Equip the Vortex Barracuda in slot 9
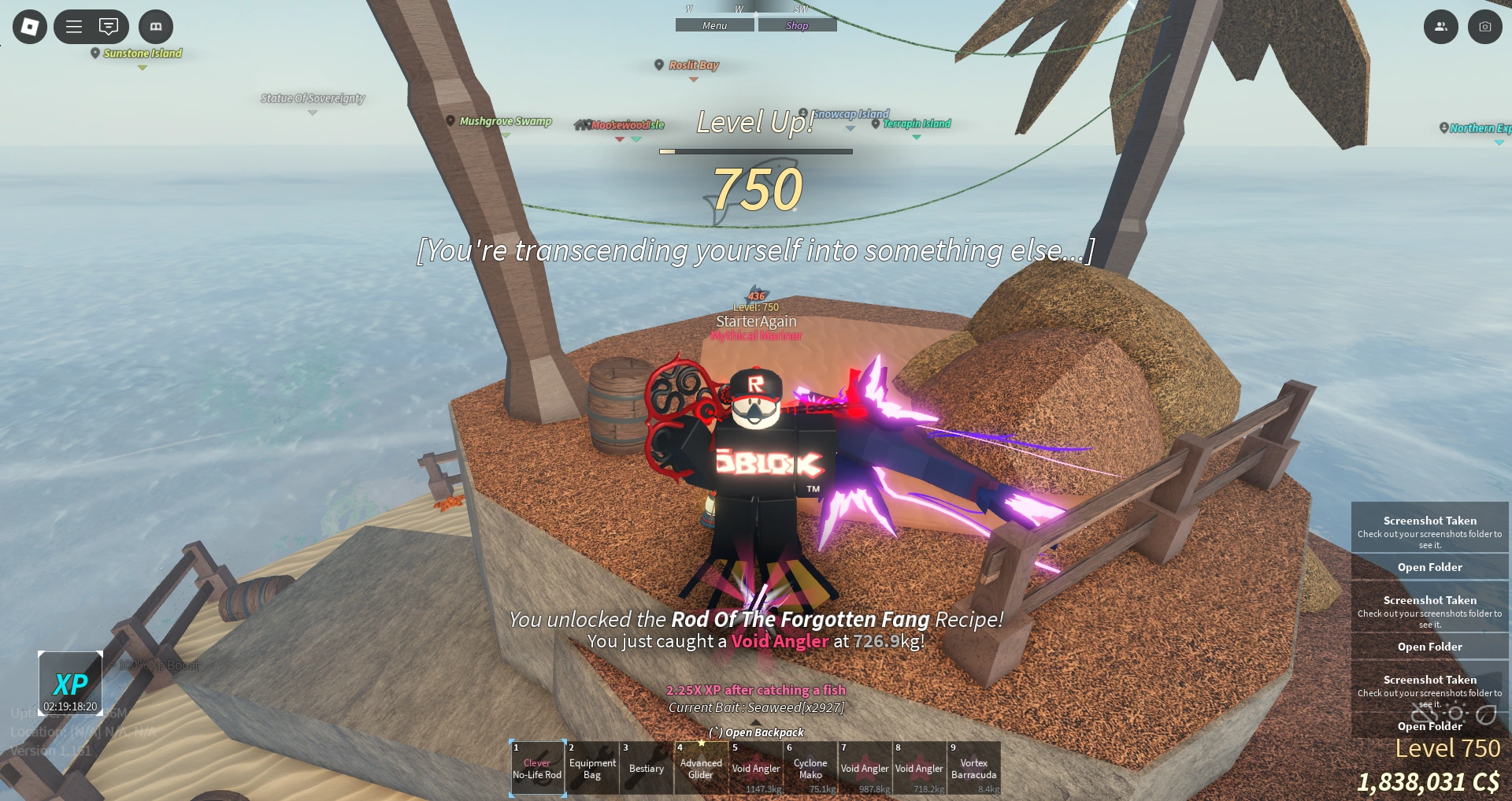Viewport: 1512px width, 801px height. 974,768
